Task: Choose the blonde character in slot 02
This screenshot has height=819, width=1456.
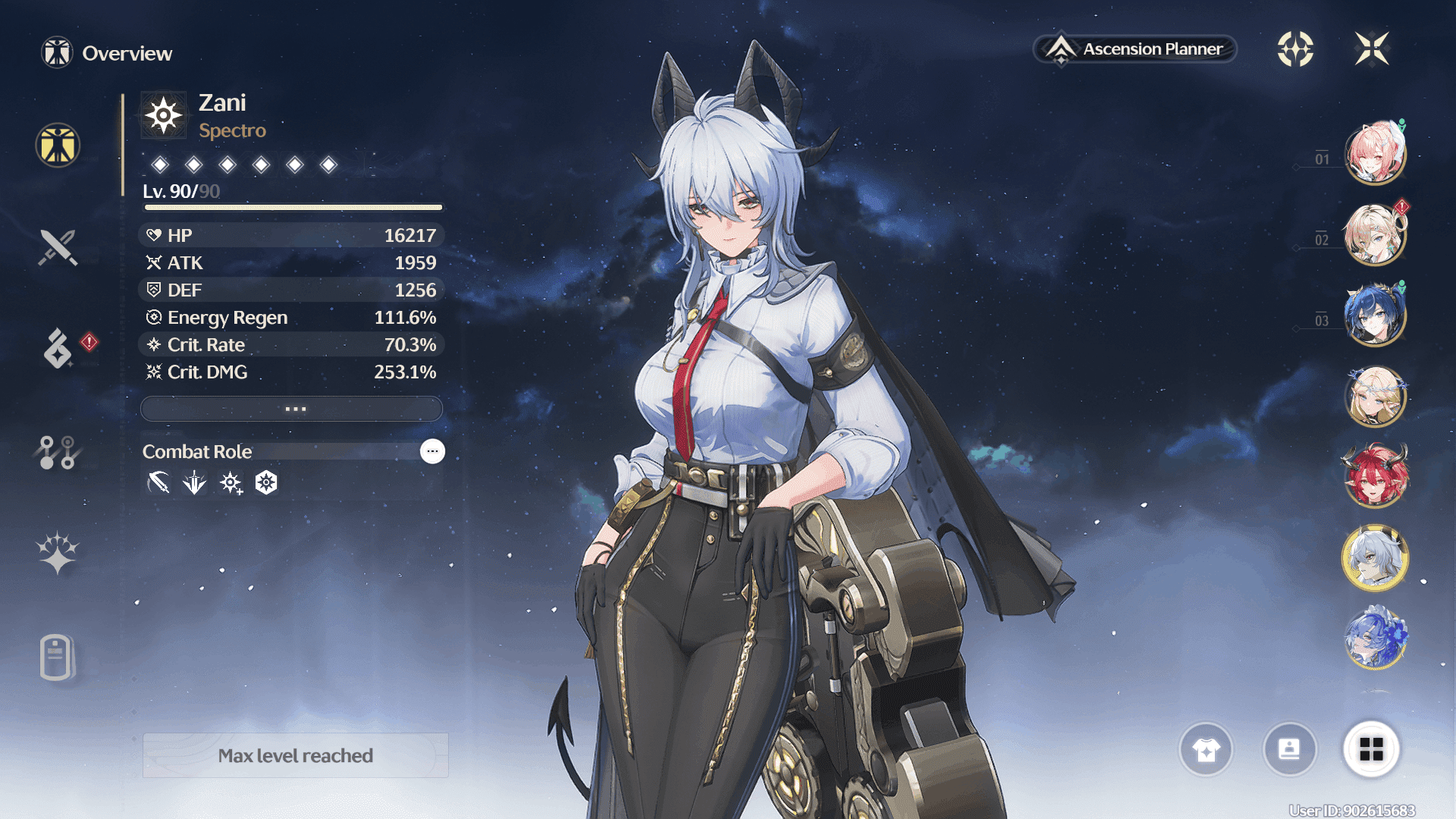Action: click(x=1375, y=235)
